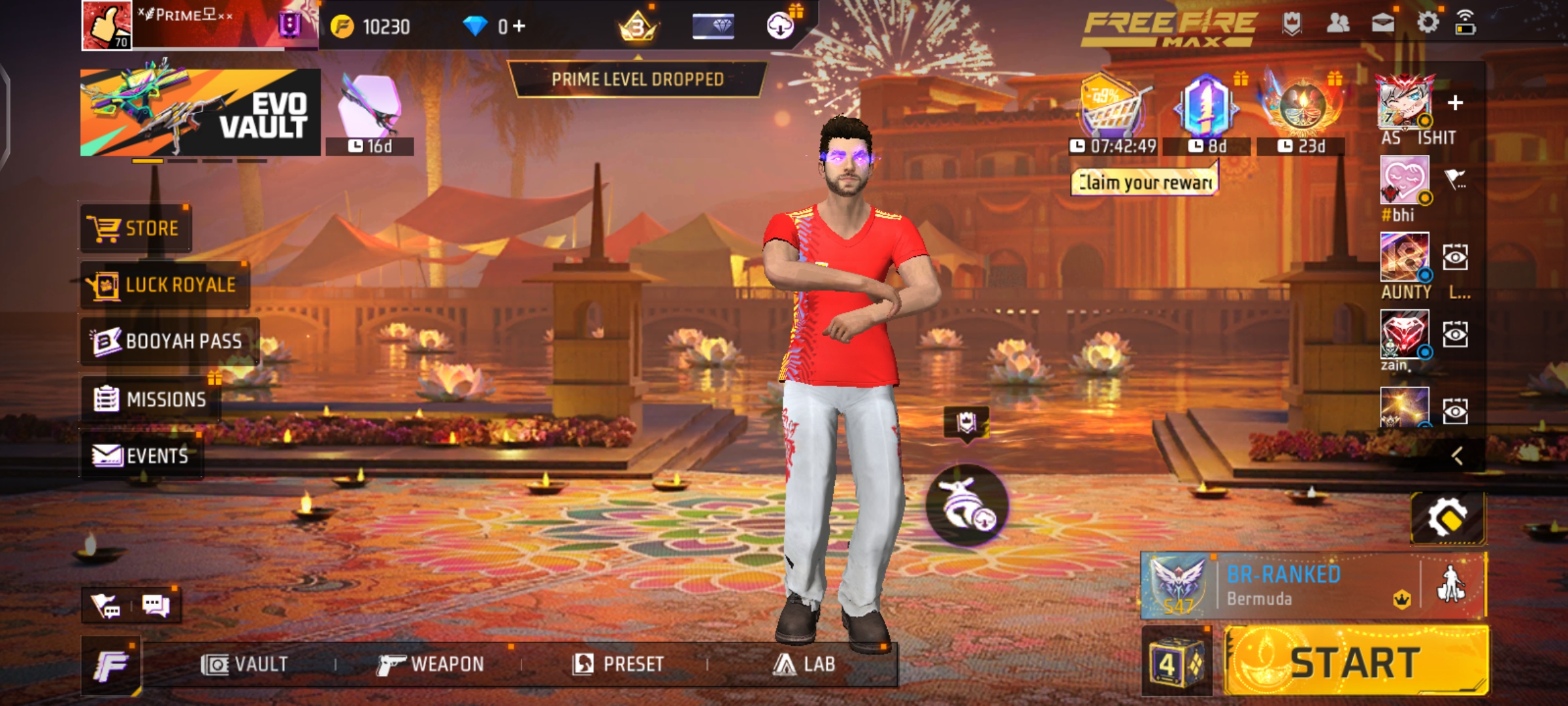Open the player profile avatar

(106, 25)
